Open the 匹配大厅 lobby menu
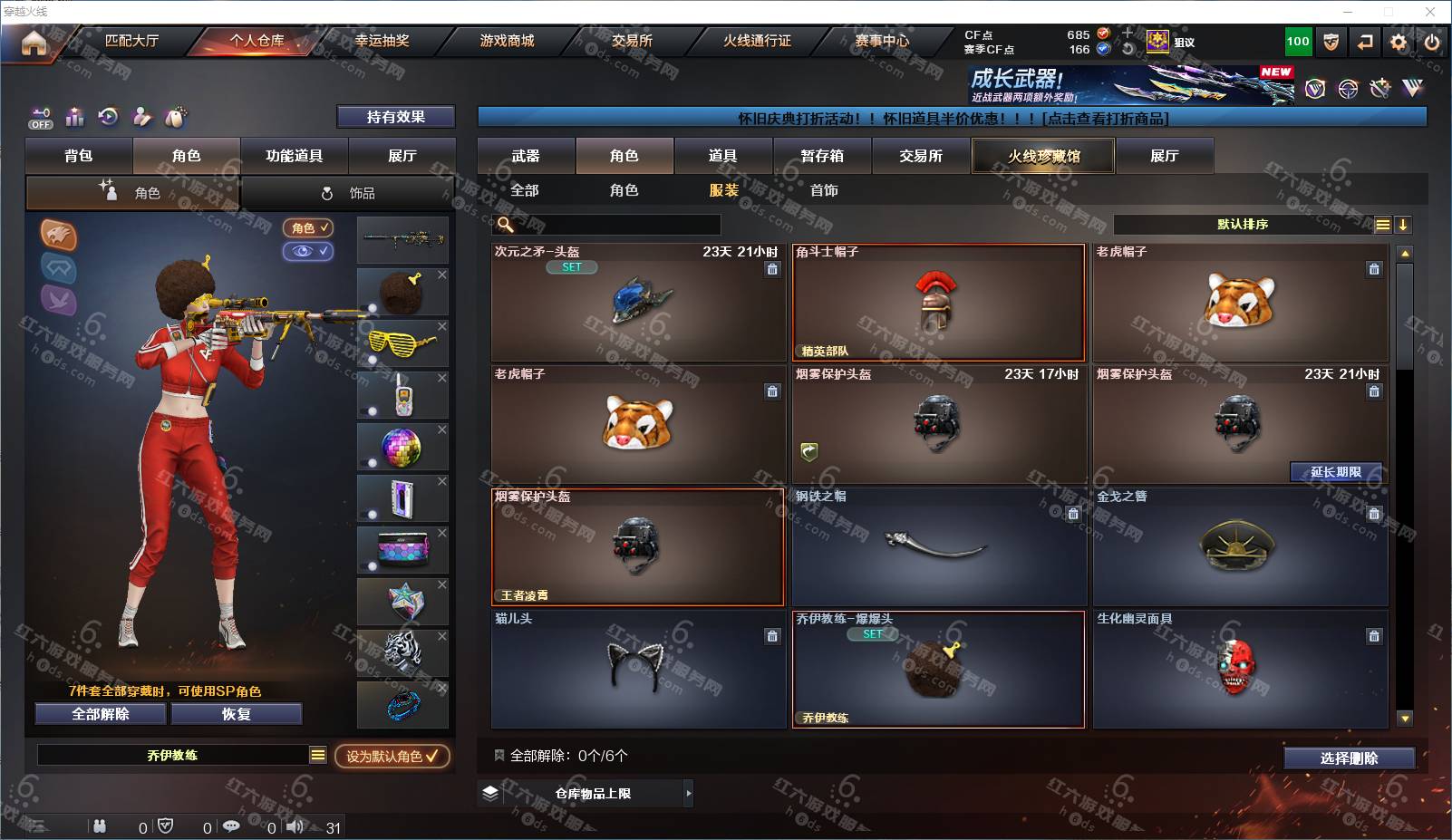This screenshot has height=840, width=1452. tap(131, 41)
